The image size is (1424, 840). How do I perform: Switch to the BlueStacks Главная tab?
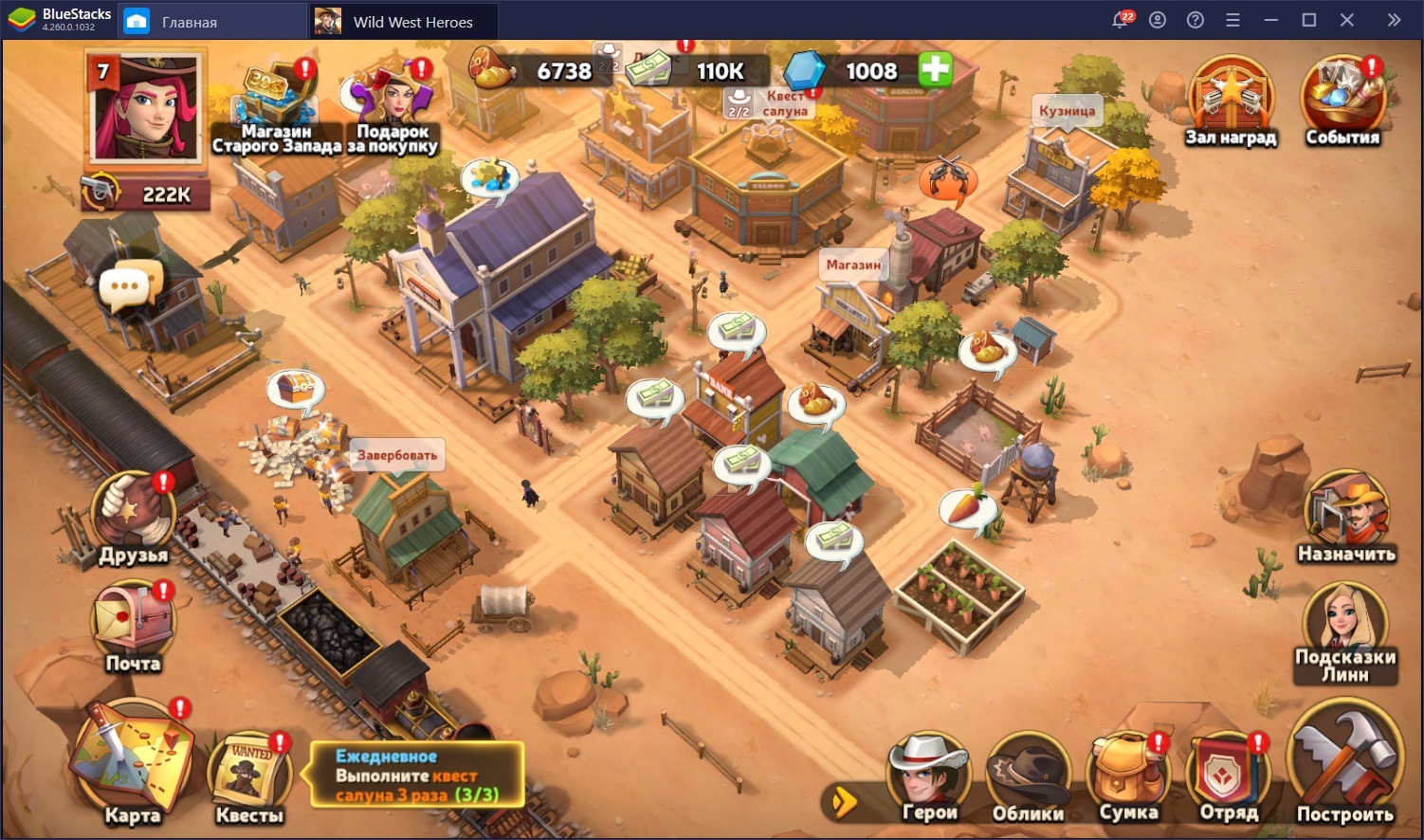(x=189, y=21)
